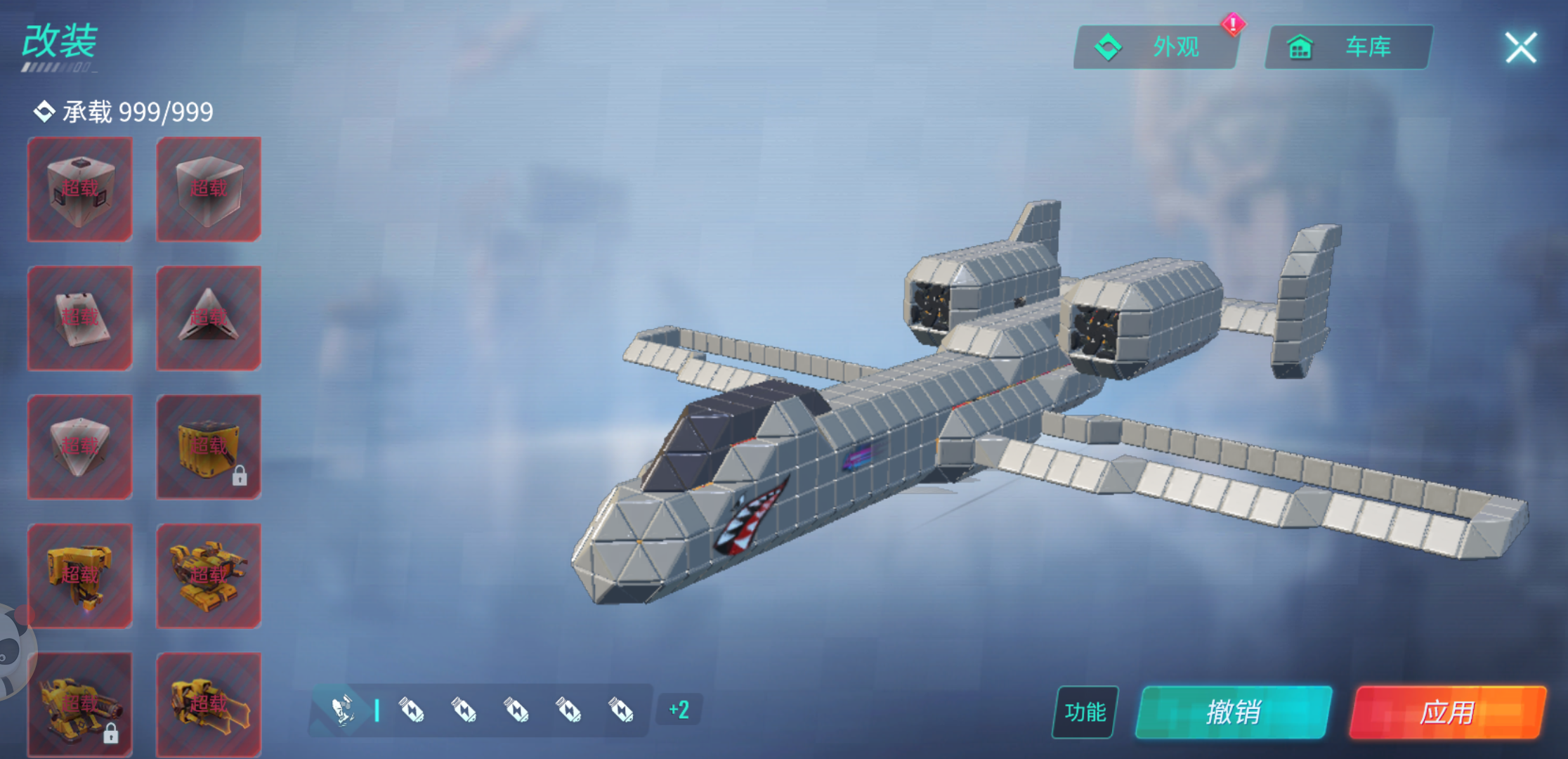
Task: Select the grey pyramid block part
Action: (209, 318)
